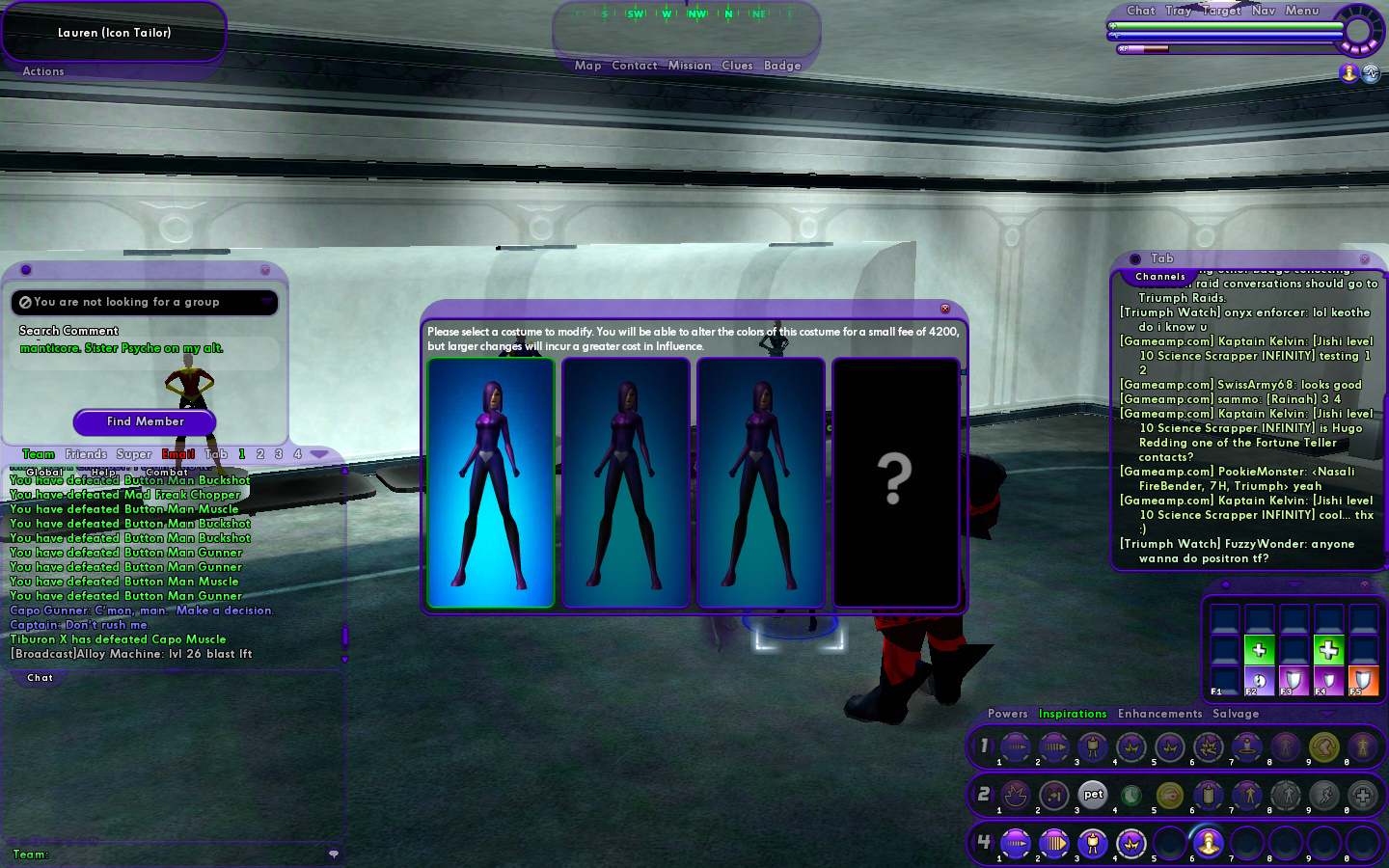
Task: Open the top-right Menu option
Action: click(x=1301, y=11)
